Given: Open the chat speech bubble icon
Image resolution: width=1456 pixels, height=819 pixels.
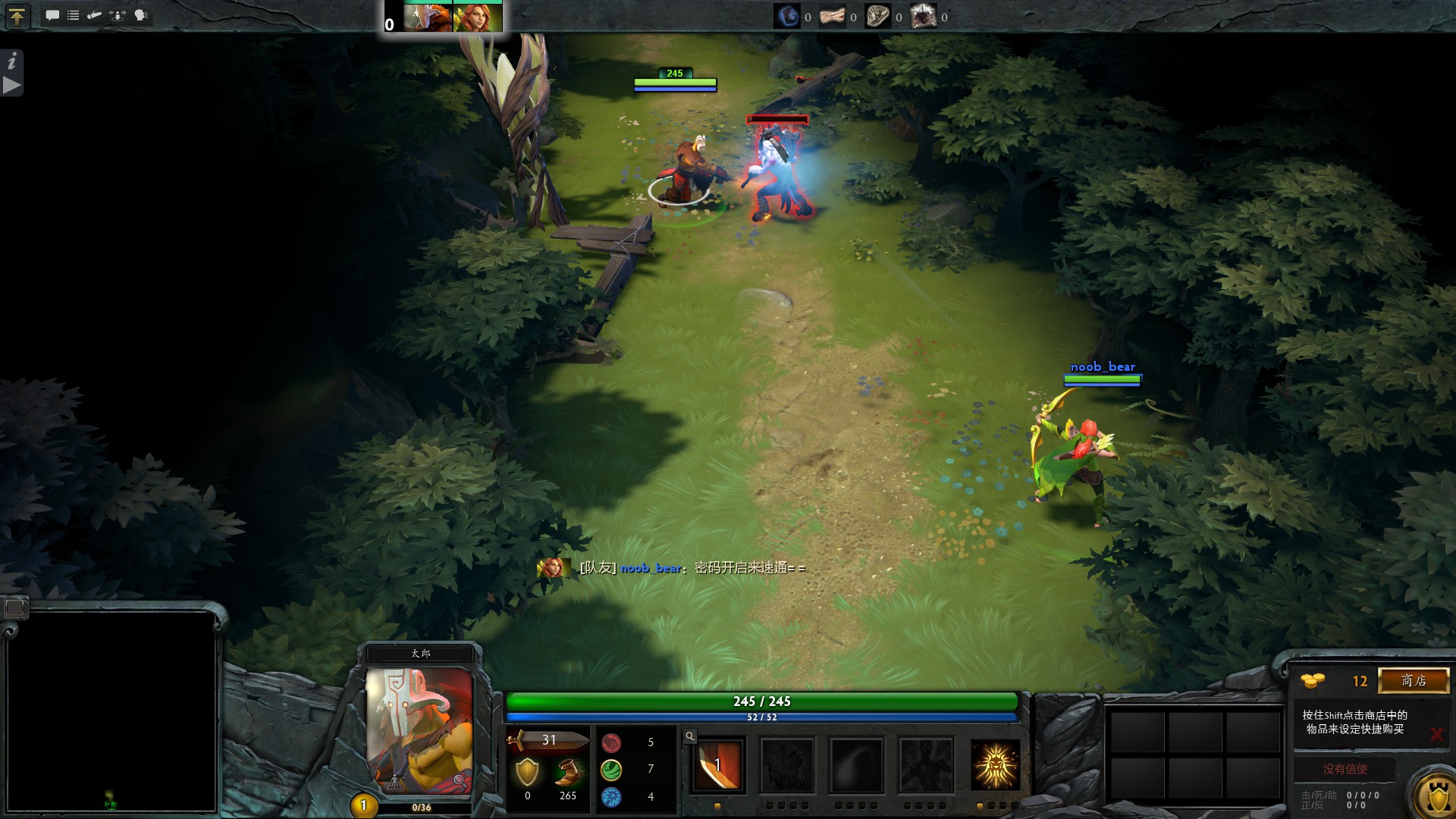Looking at the screenshot, I should 52,15.
